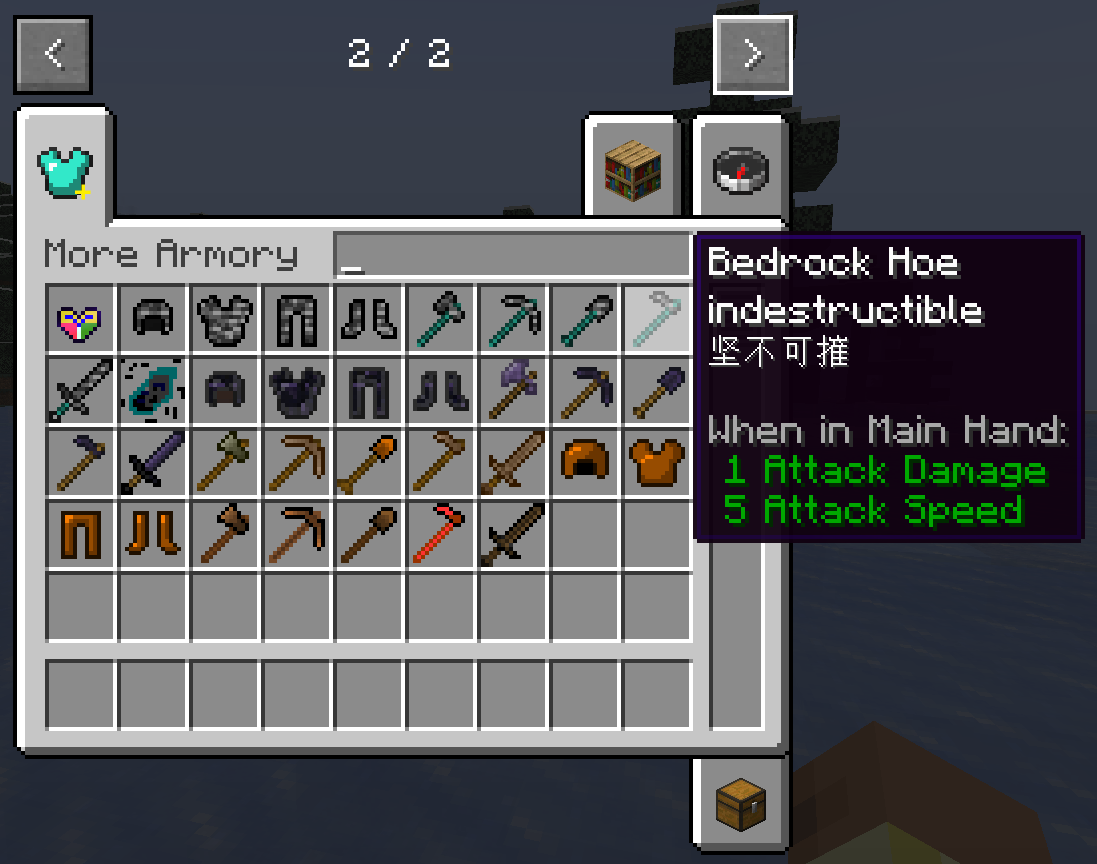Select the orange-headed shovel
This screenshot has height=864, width=1097.
tap(369, 463)
